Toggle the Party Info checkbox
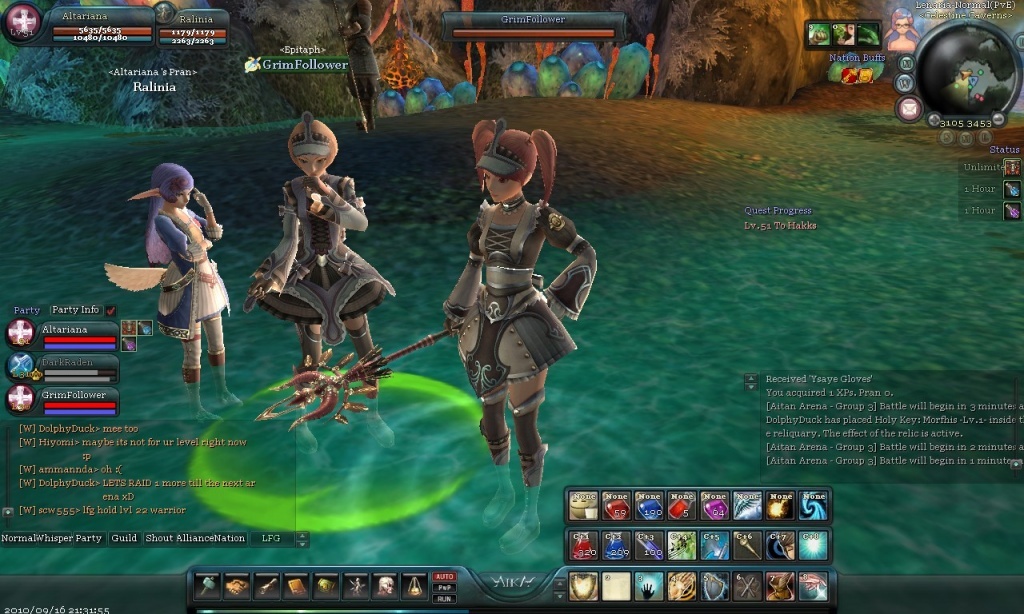The width and height of the screenshot is (1024, 614). (111, 311)
